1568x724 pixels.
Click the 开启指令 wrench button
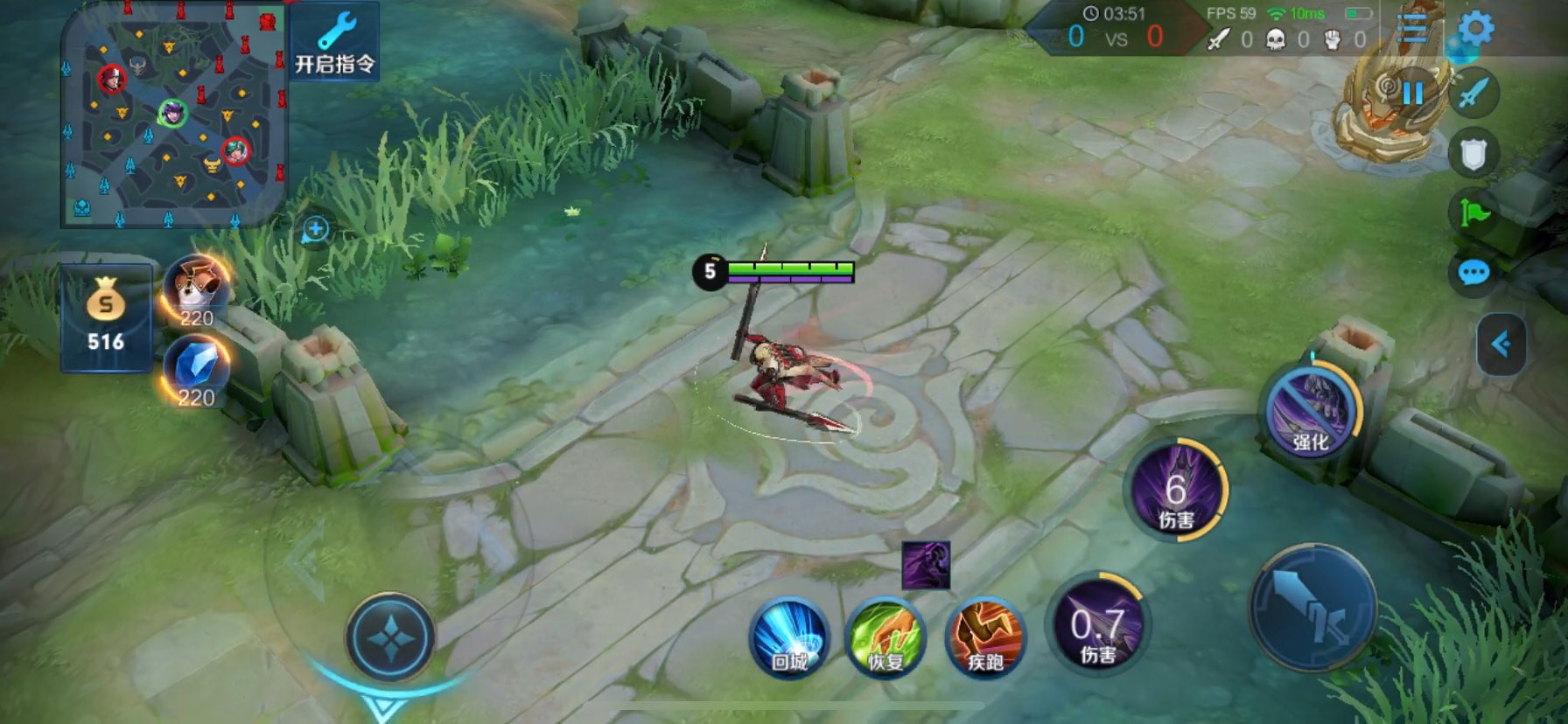(x=334, y=42)
